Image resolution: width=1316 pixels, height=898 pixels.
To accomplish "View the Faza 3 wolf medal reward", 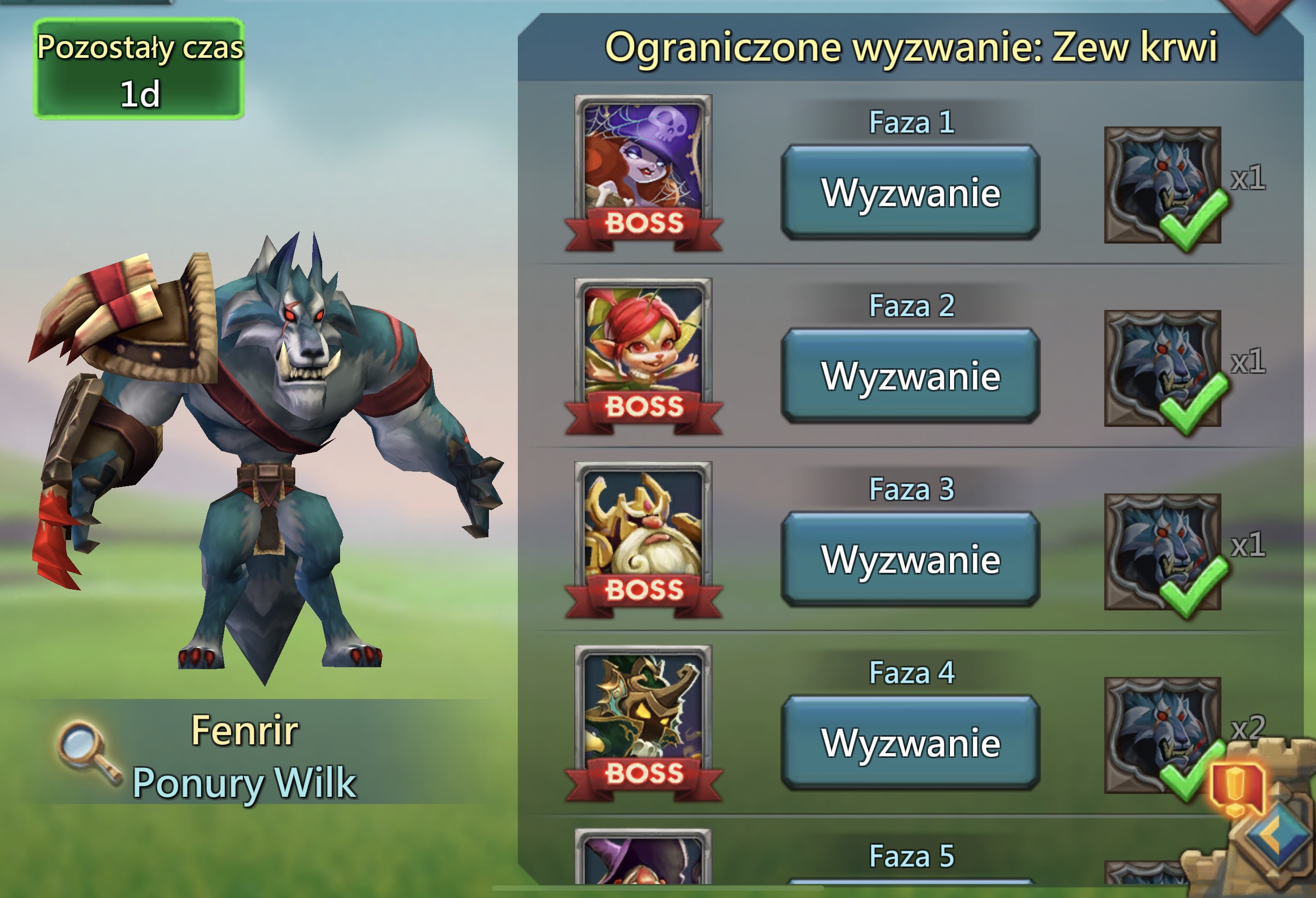I will click(x=1162, y=552).
